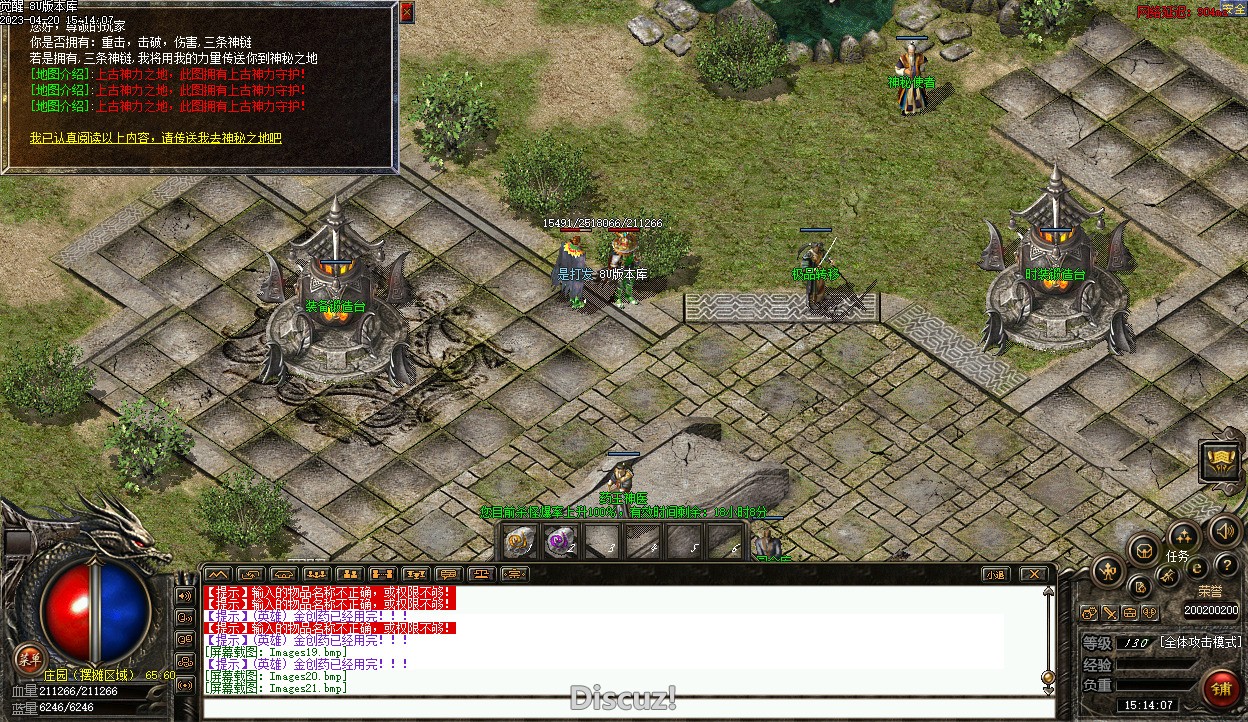This screenshot has height=722, width=1248.
Task: Close the chat panel with its X button
Action: point(1034,574)
